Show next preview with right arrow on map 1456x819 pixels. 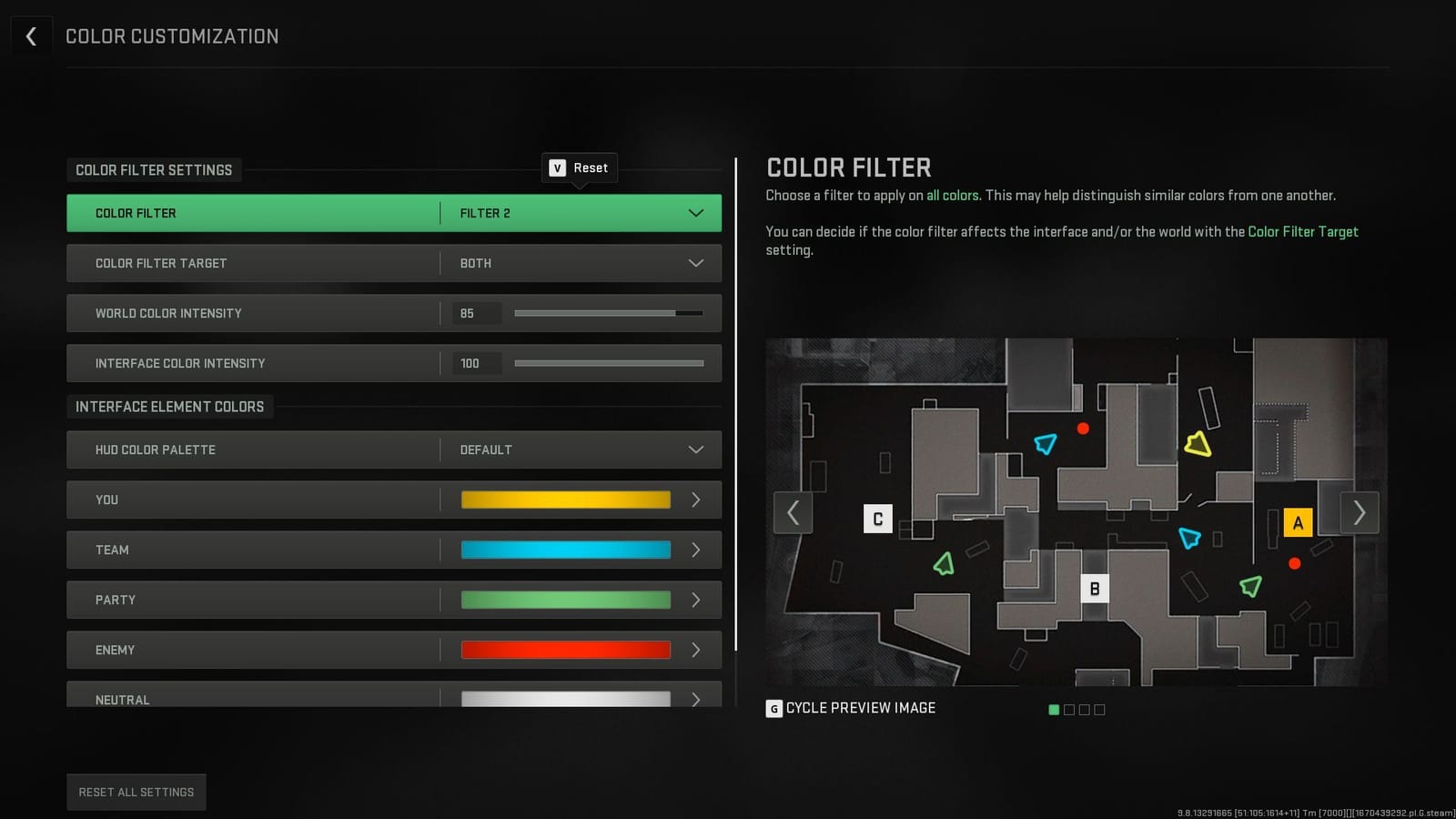1359,513
